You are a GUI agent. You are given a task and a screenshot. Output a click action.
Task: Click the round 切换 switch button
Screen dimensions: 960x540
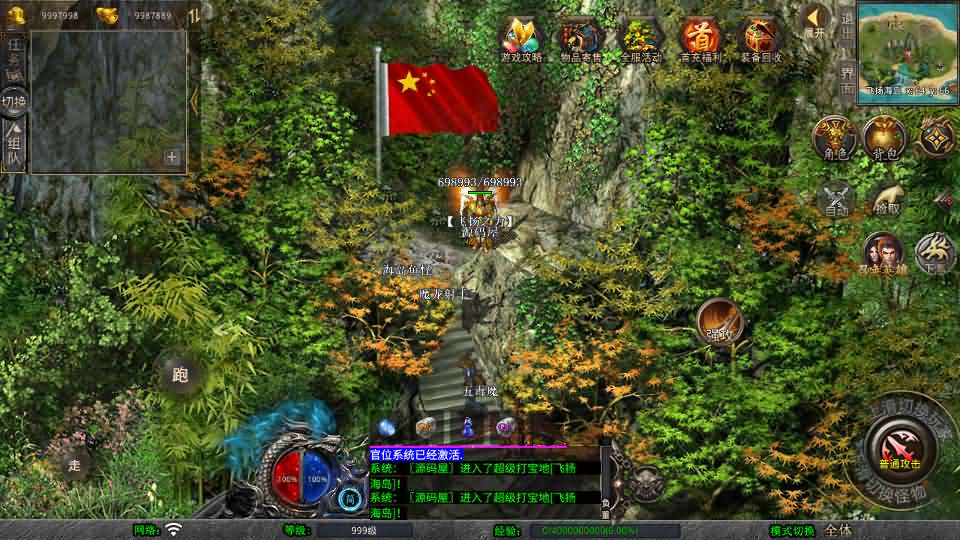(x=14, y=101)
